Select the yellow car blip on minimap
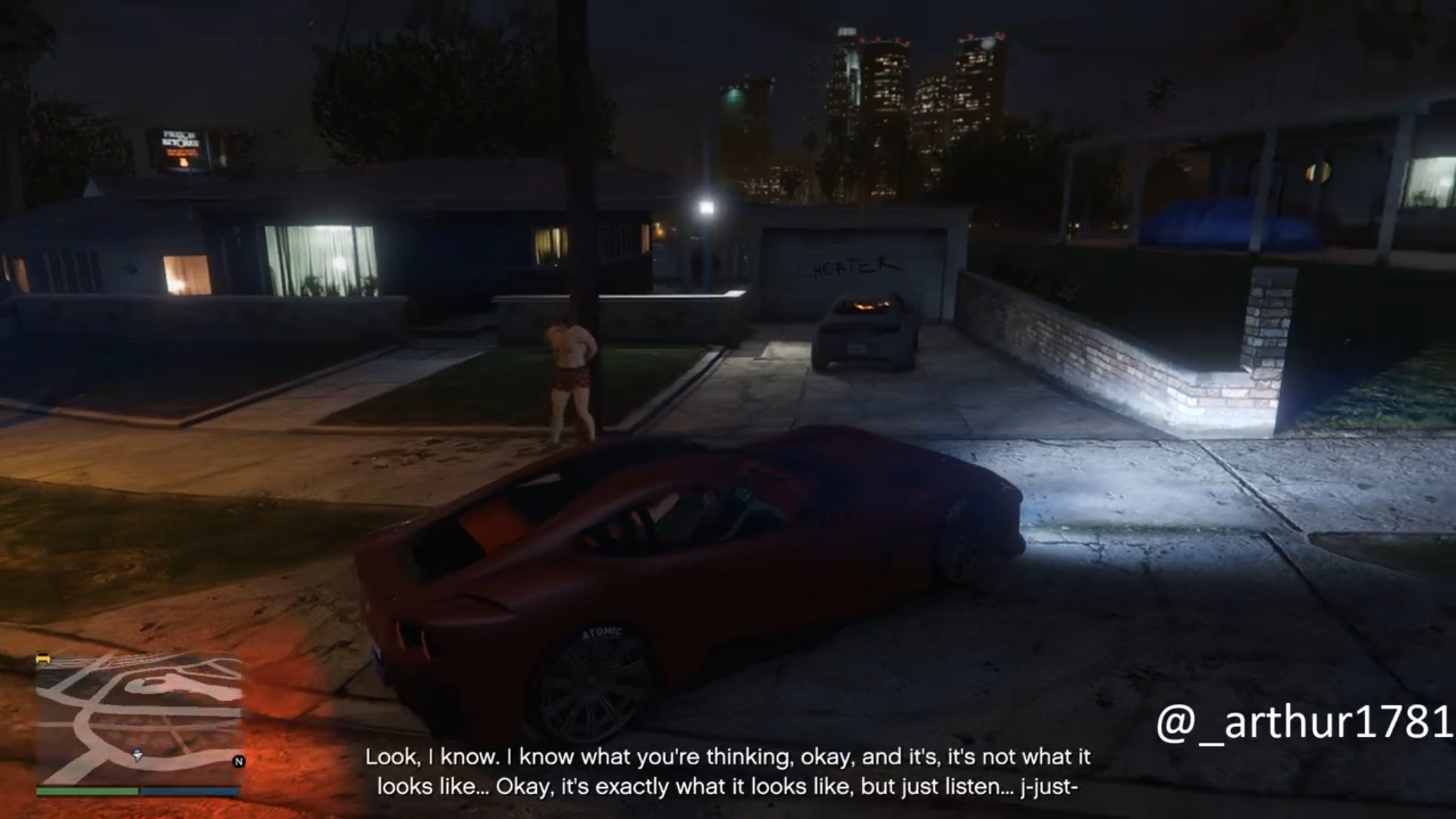Screen dimensions: 1456x819 pos(43,658)
